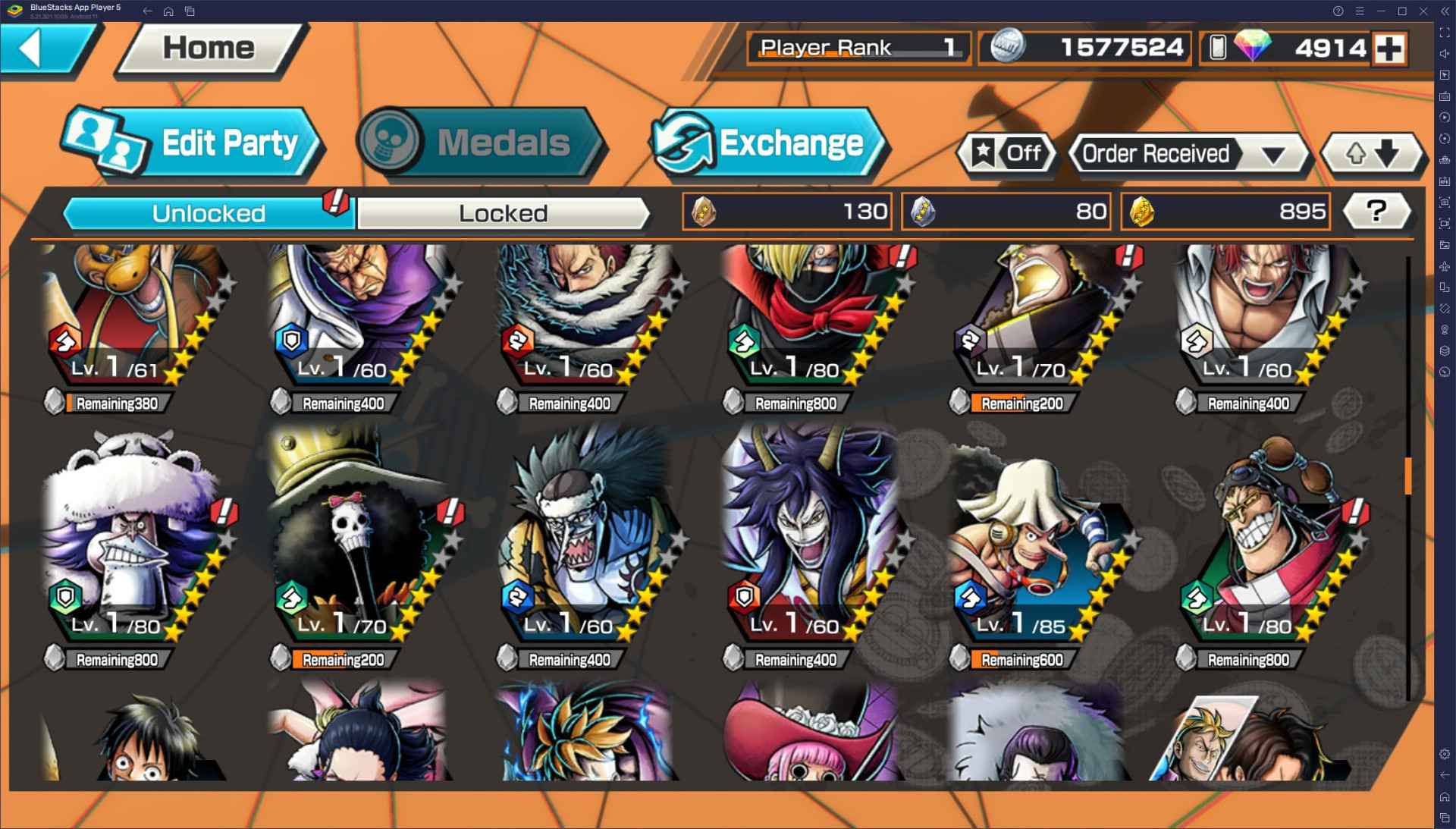Click the question mark help icon
1456x829 pixels.
pyautogui.click(x=1378, y=212)
